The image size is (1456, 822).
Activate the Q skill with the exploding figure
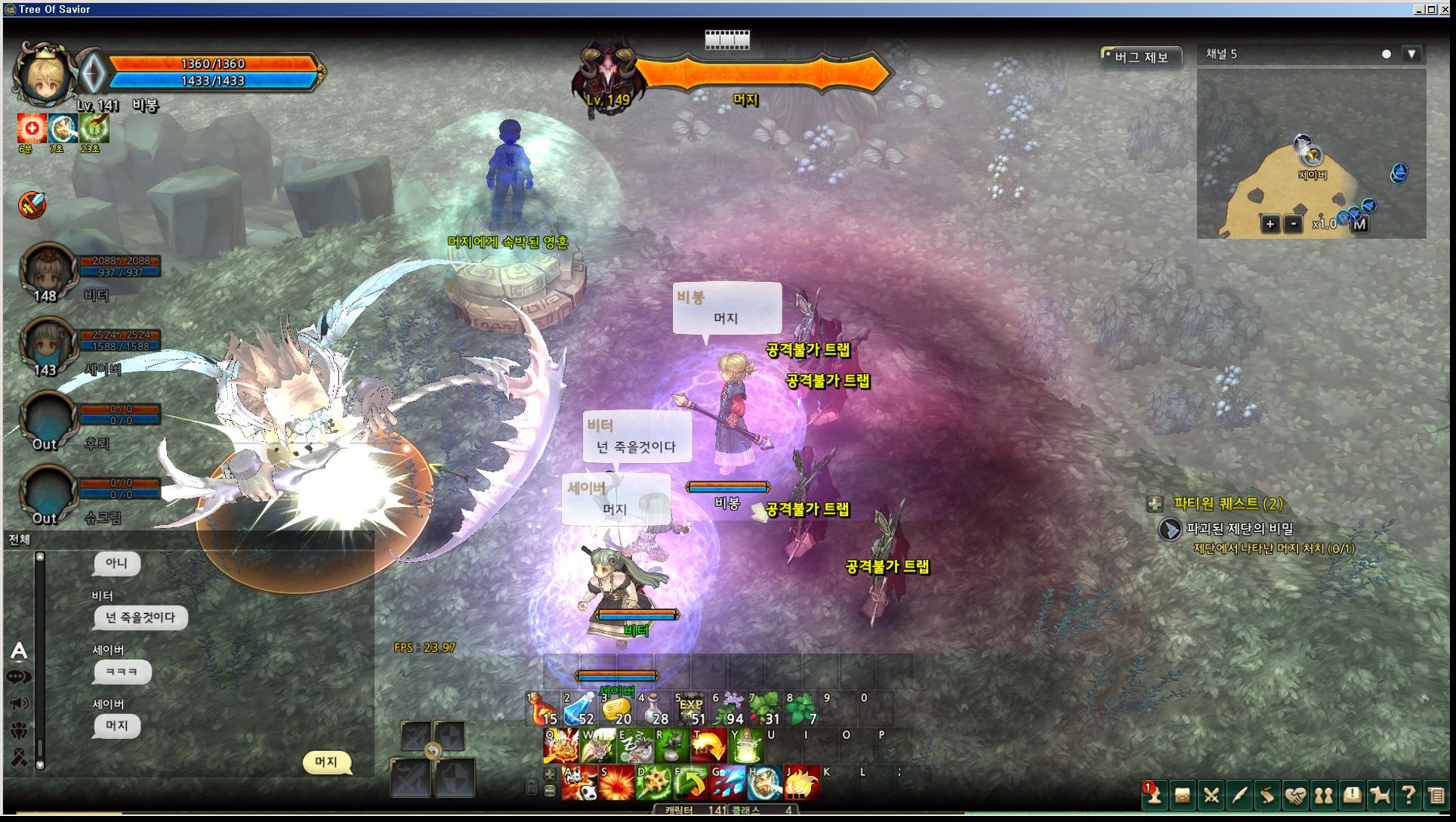tap(561, 745)
